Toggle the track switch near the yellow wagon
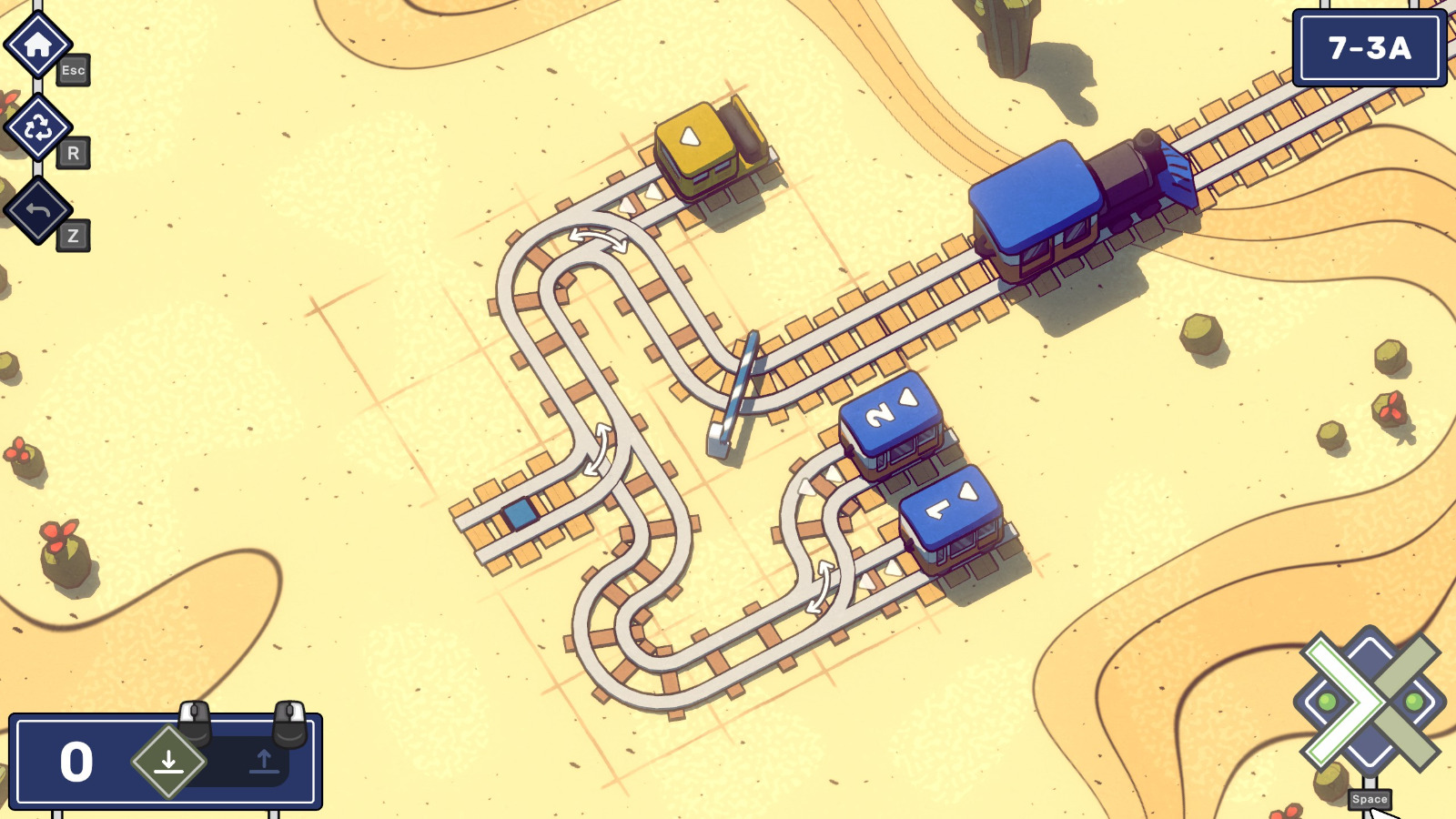1456x819 pixels. click(x=596, y=238)
